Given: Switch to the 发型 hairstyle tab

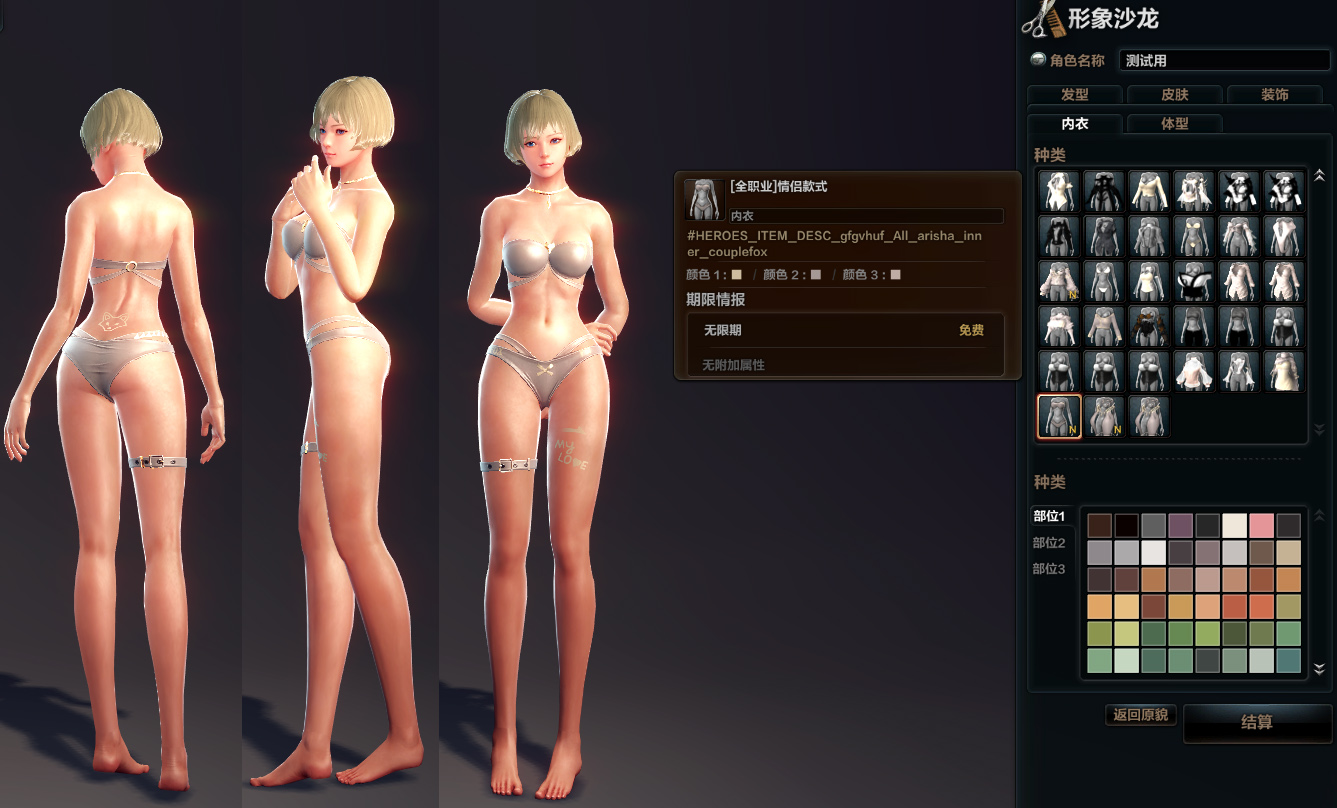Looking at the screenshot, I should point(1074,95).
